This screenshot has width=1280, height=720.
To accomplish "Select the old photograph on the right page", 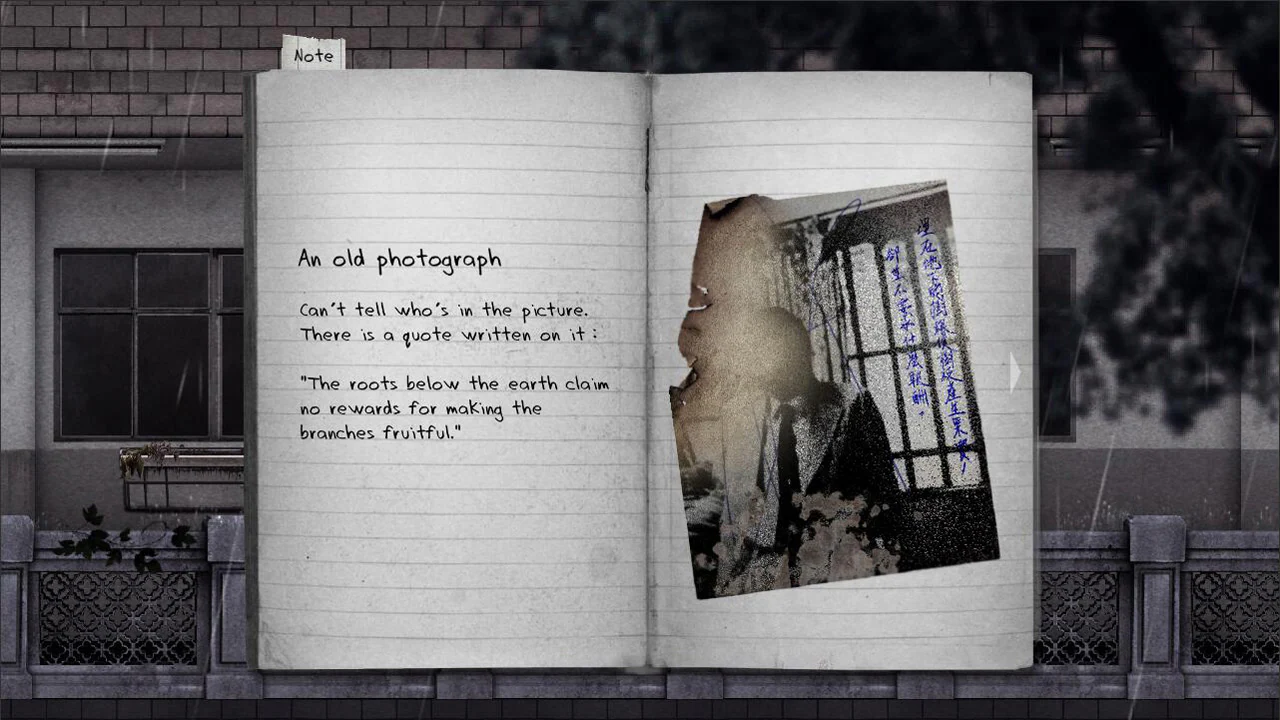I will tap(840, 390).
